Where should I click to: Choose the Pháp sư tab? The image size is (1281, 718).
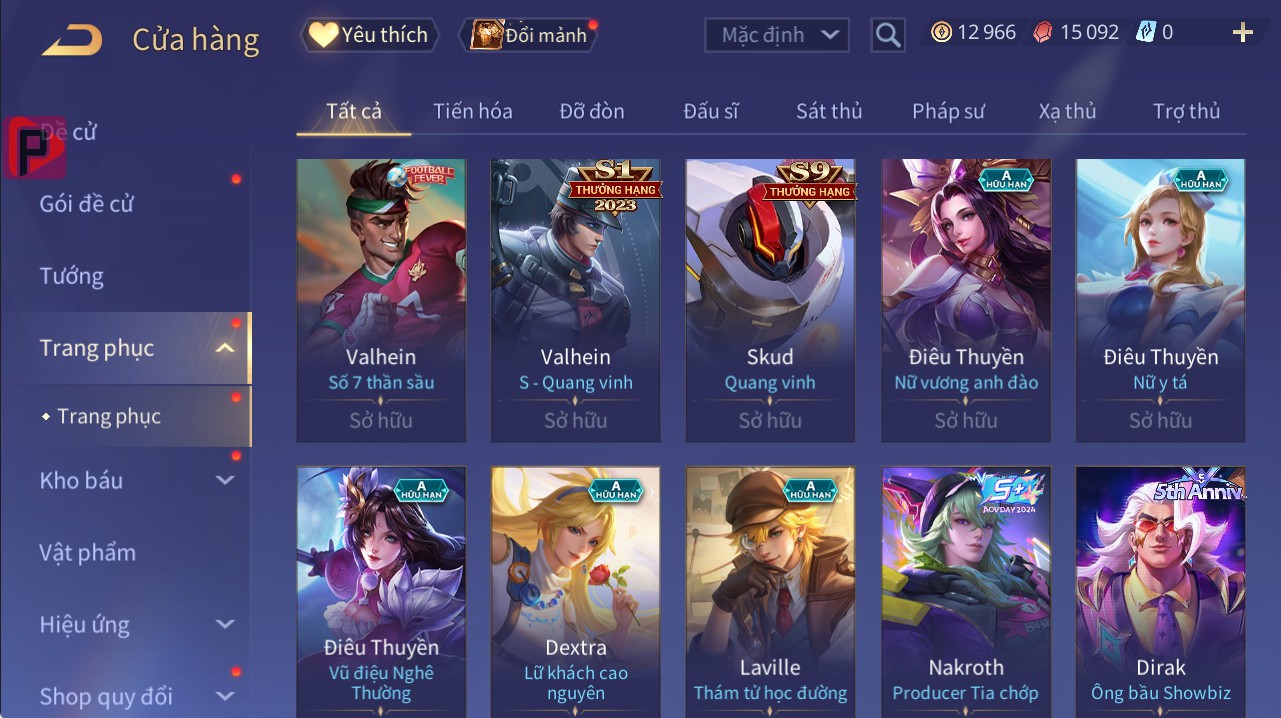948,111
